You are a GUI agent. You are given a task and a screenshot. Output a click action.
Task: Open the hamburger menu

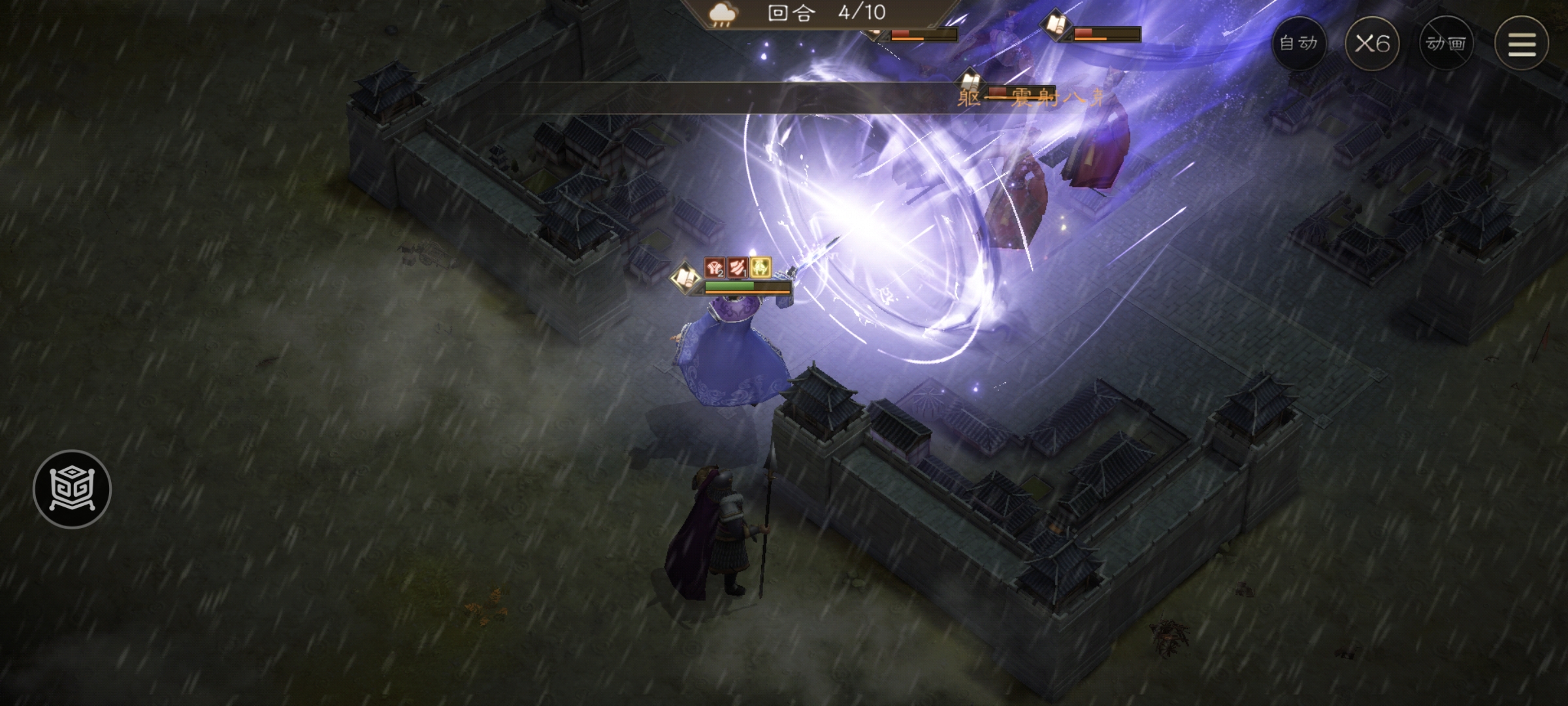click(x=1522, y=43)
